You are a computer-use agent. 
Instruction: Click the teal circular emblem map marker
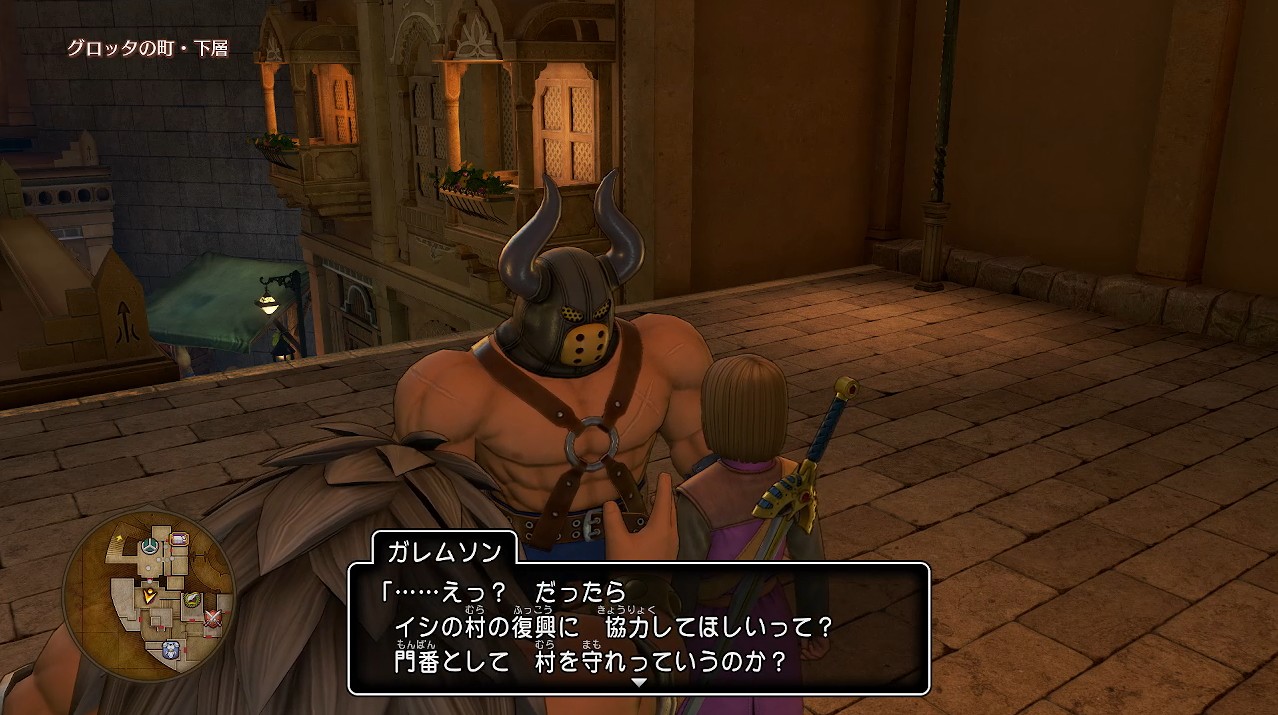(149, 546)
